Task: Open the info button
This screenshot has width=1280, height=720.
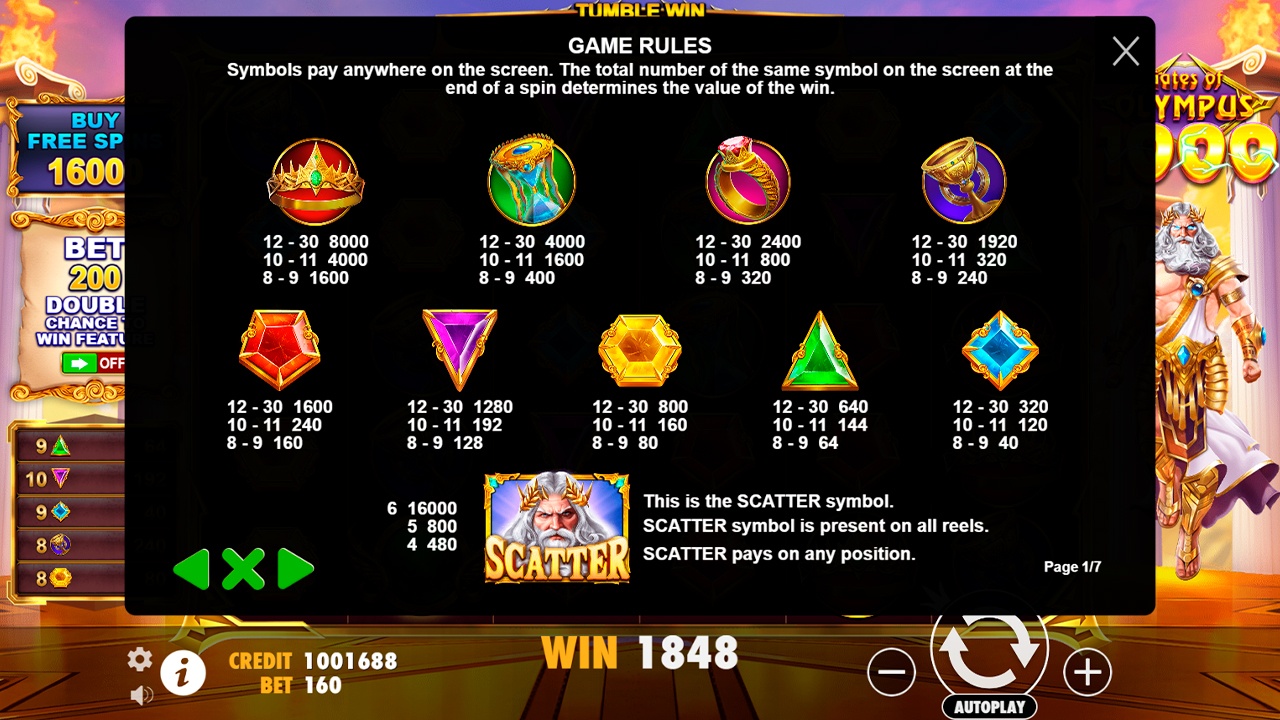Action: pos(182,674)
